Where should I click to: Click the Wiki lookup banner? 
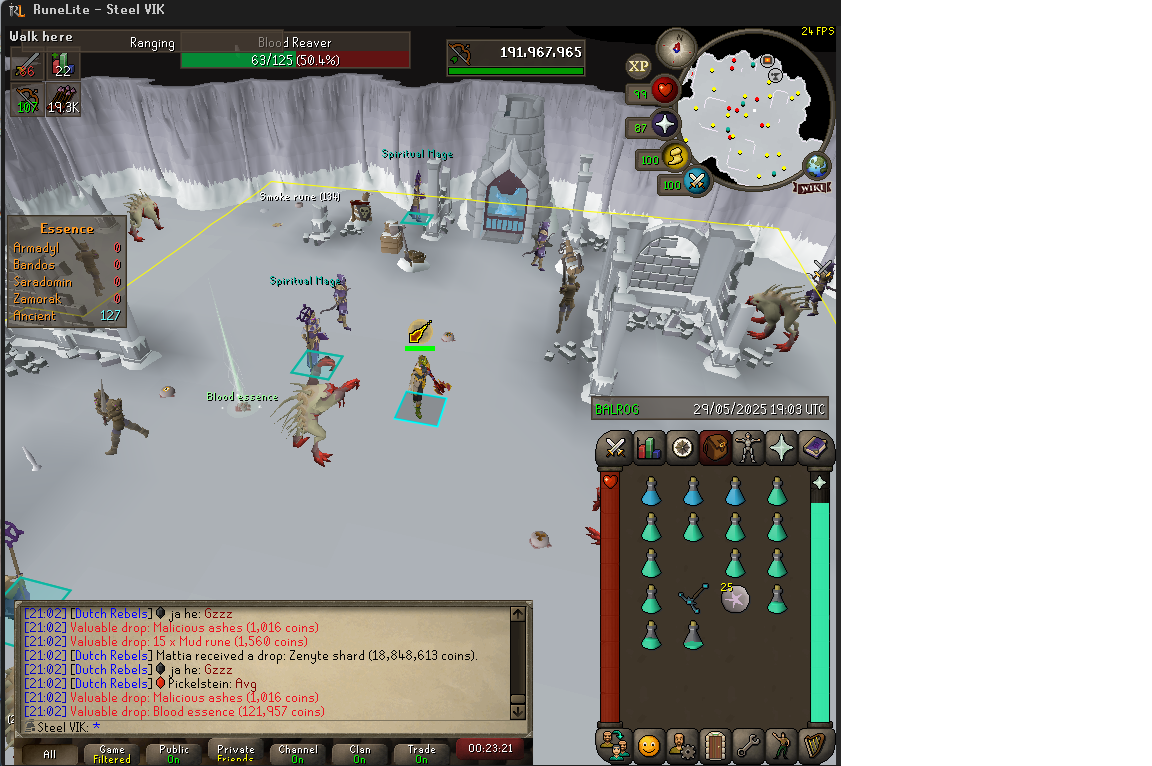[x=812, y=188]
